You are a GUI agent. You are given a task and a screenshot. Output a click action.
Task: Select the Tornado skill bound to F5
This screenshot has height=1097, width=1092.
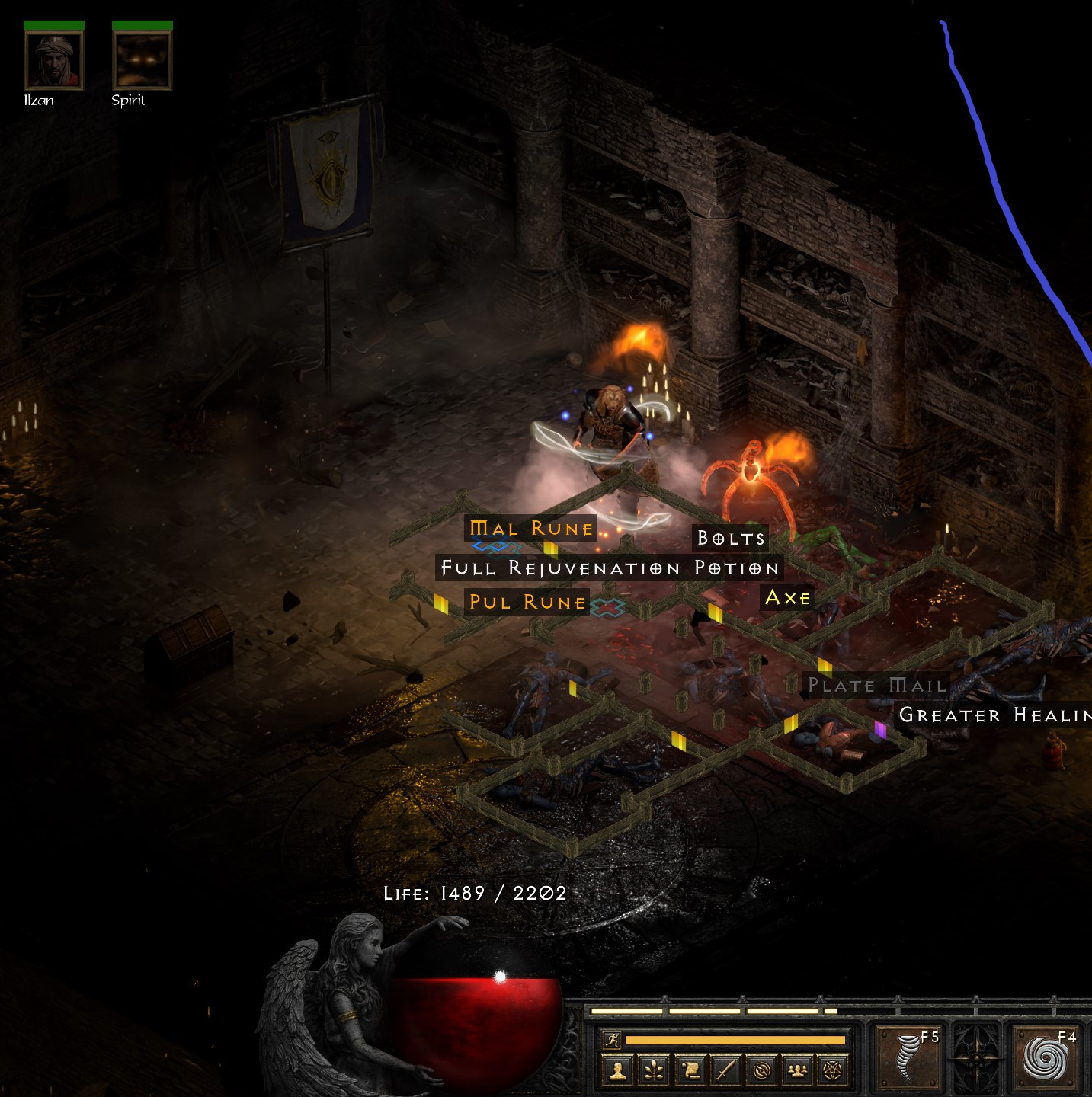(908, 1057)
